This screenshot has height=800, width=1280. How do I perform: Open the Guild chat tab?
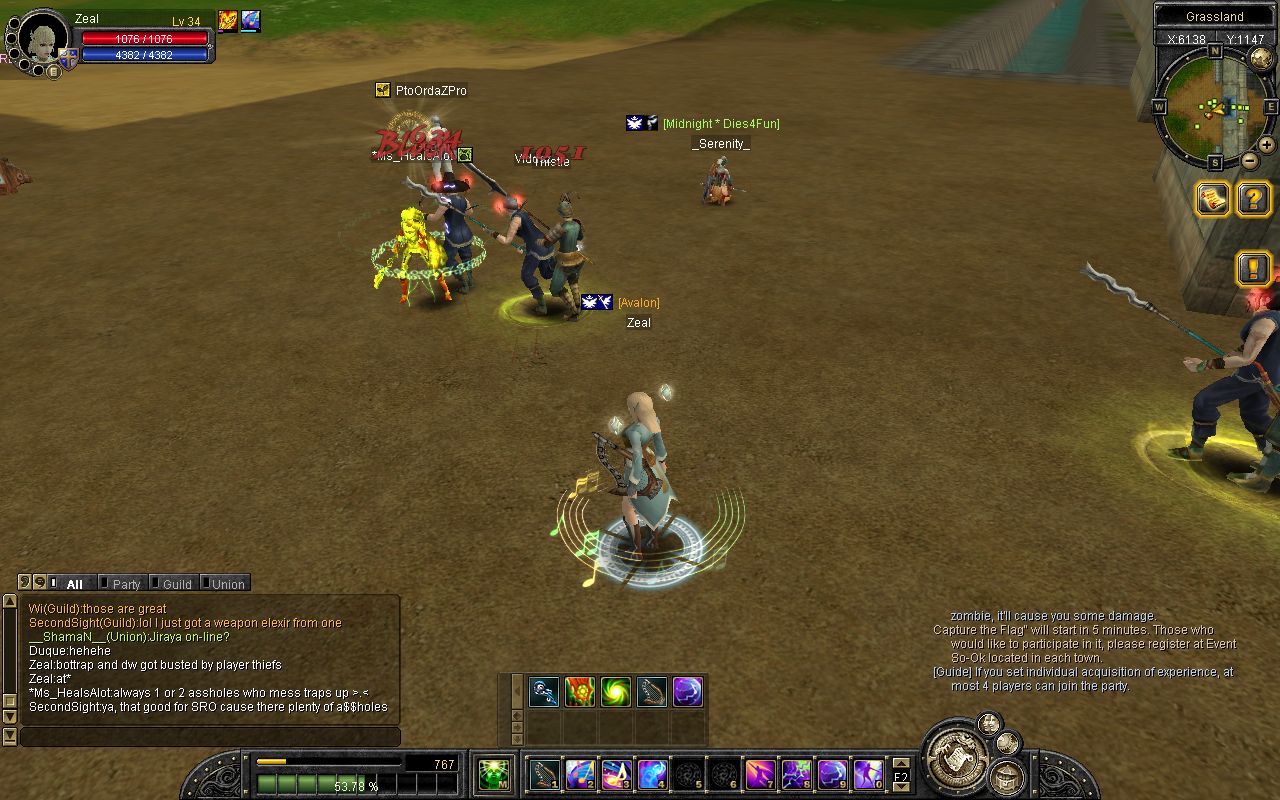[175, 584]
